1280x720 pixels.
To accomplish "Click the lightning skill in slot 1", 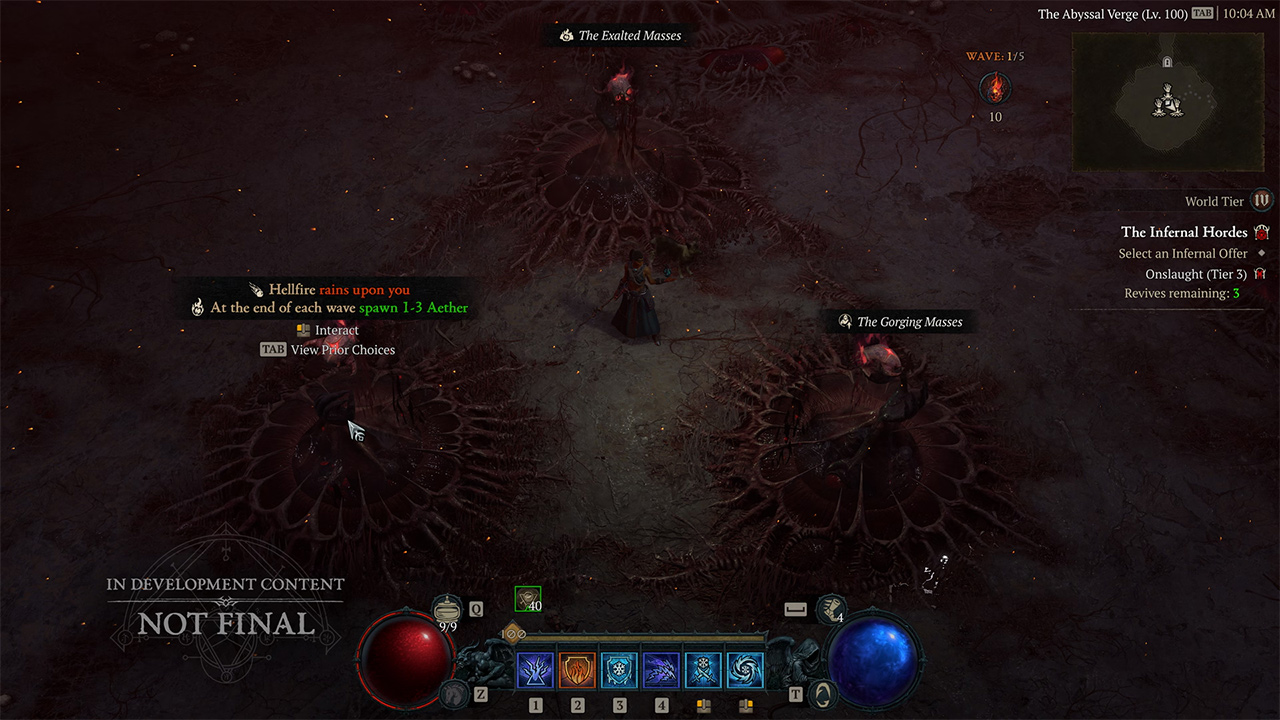I will click(x=535, y=670).
